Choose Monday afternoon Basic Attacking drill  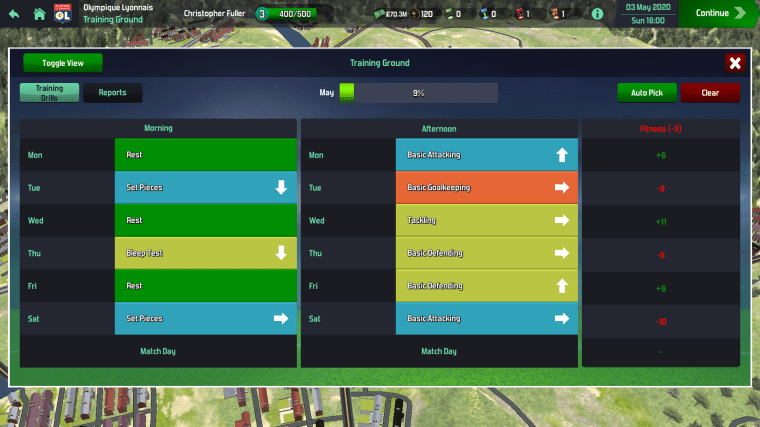pos(487,155)
